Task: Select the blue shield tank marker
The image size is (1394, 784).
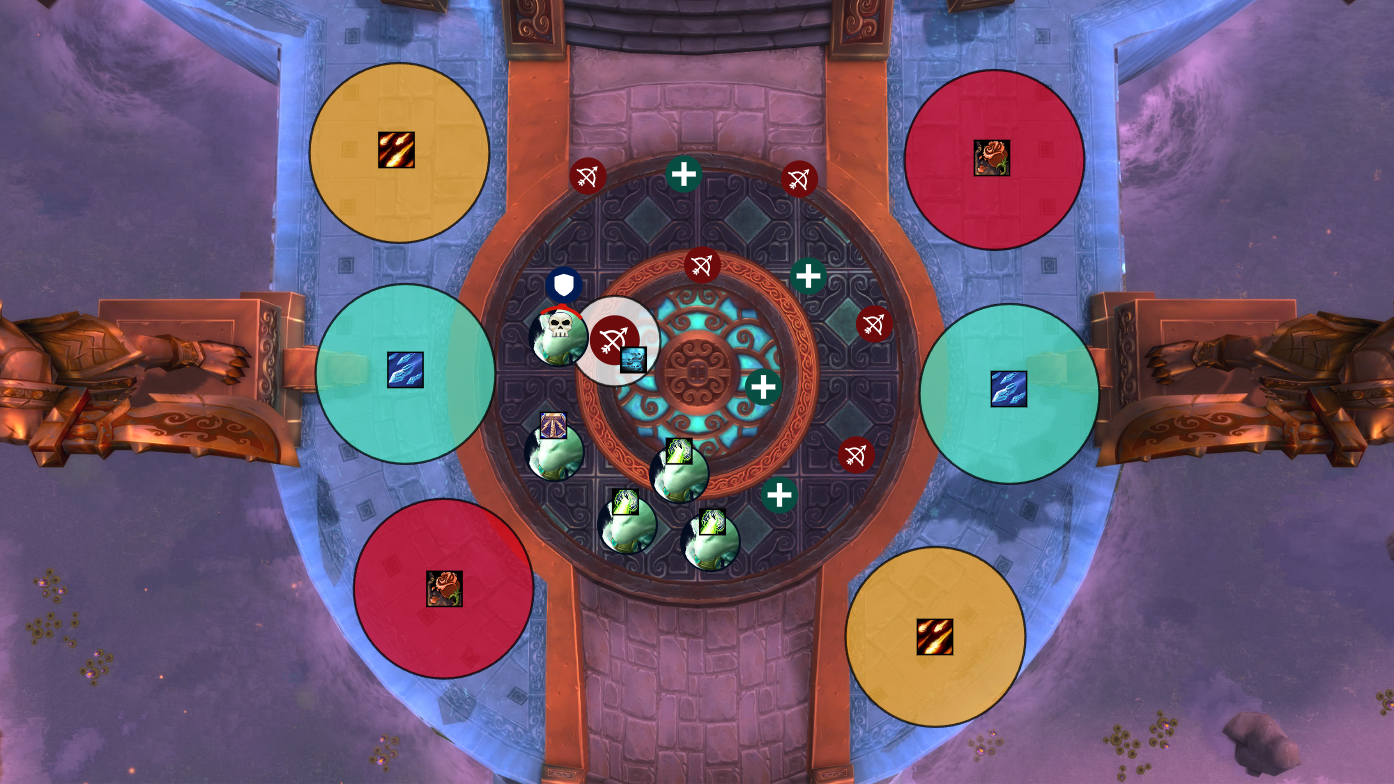Action: click(x=565, y=284)
